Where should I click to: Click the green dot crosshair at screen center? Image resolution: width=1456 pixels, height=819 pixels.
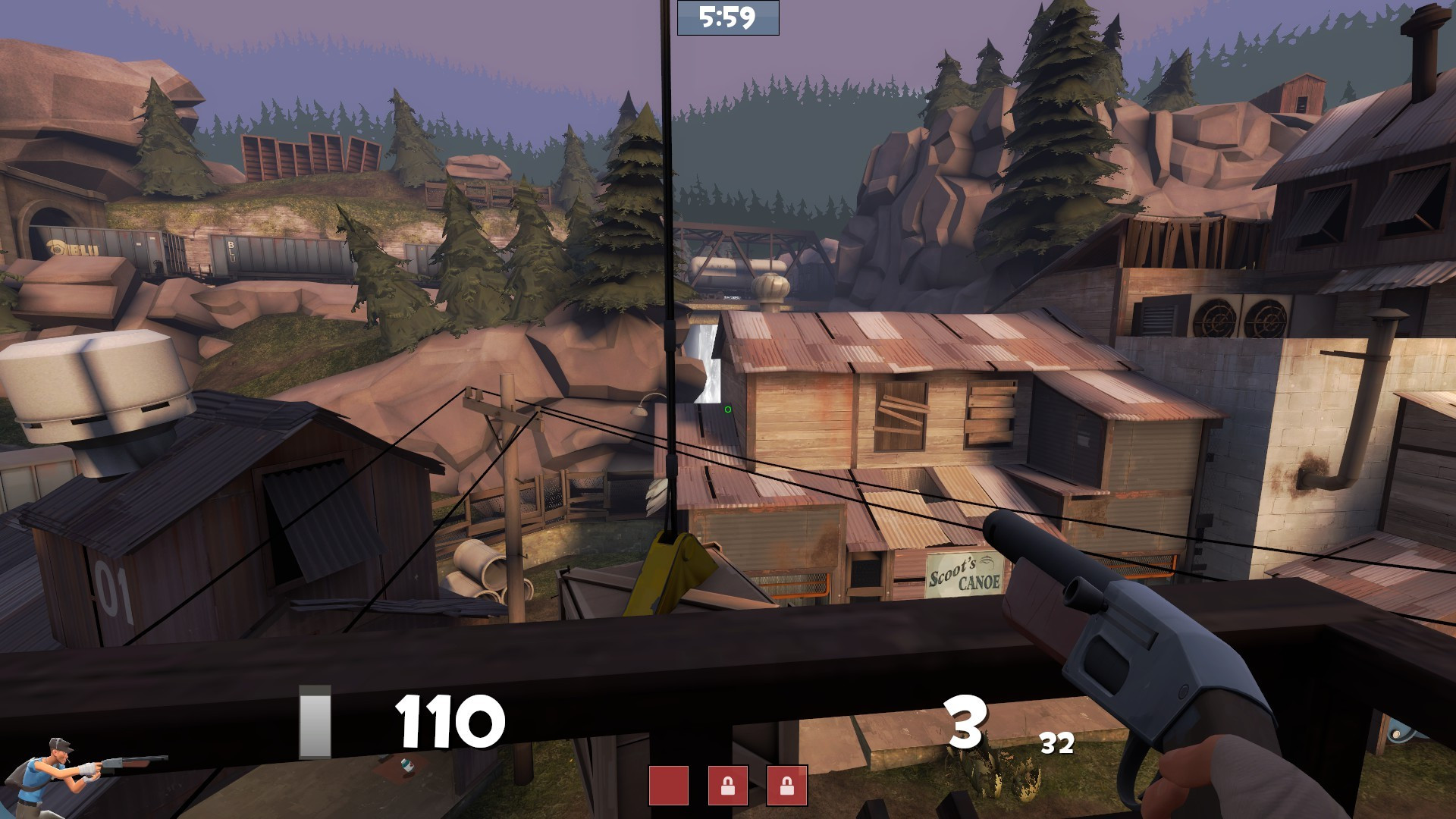pos(726,409)
